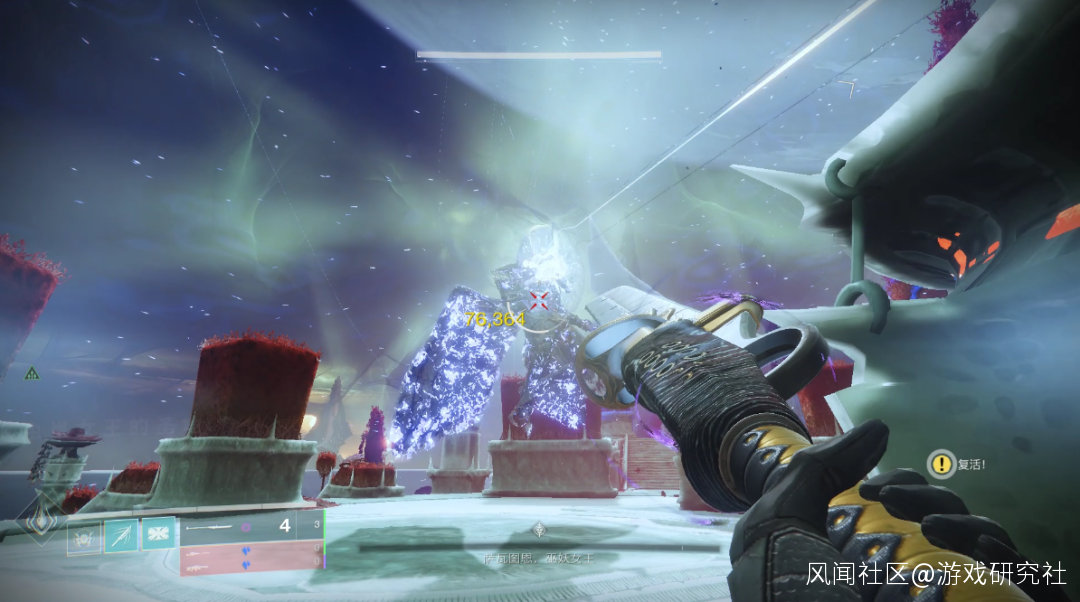1080x602 pixels.
Task: Trigger the knife melee ability icon
Action: pos(121,536)
